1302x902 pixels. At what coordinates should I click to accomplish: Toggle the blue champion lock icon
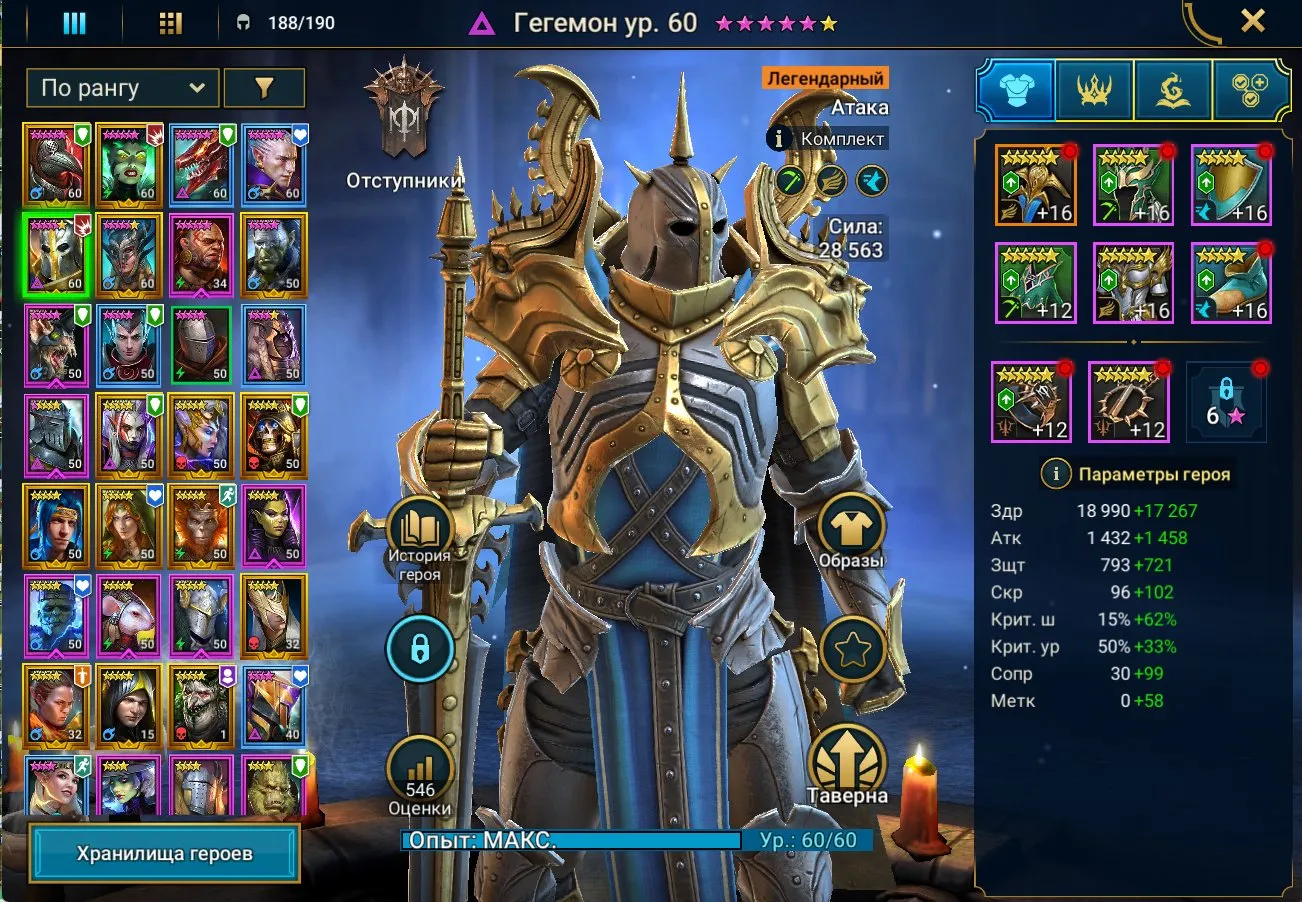pos(420,648)
